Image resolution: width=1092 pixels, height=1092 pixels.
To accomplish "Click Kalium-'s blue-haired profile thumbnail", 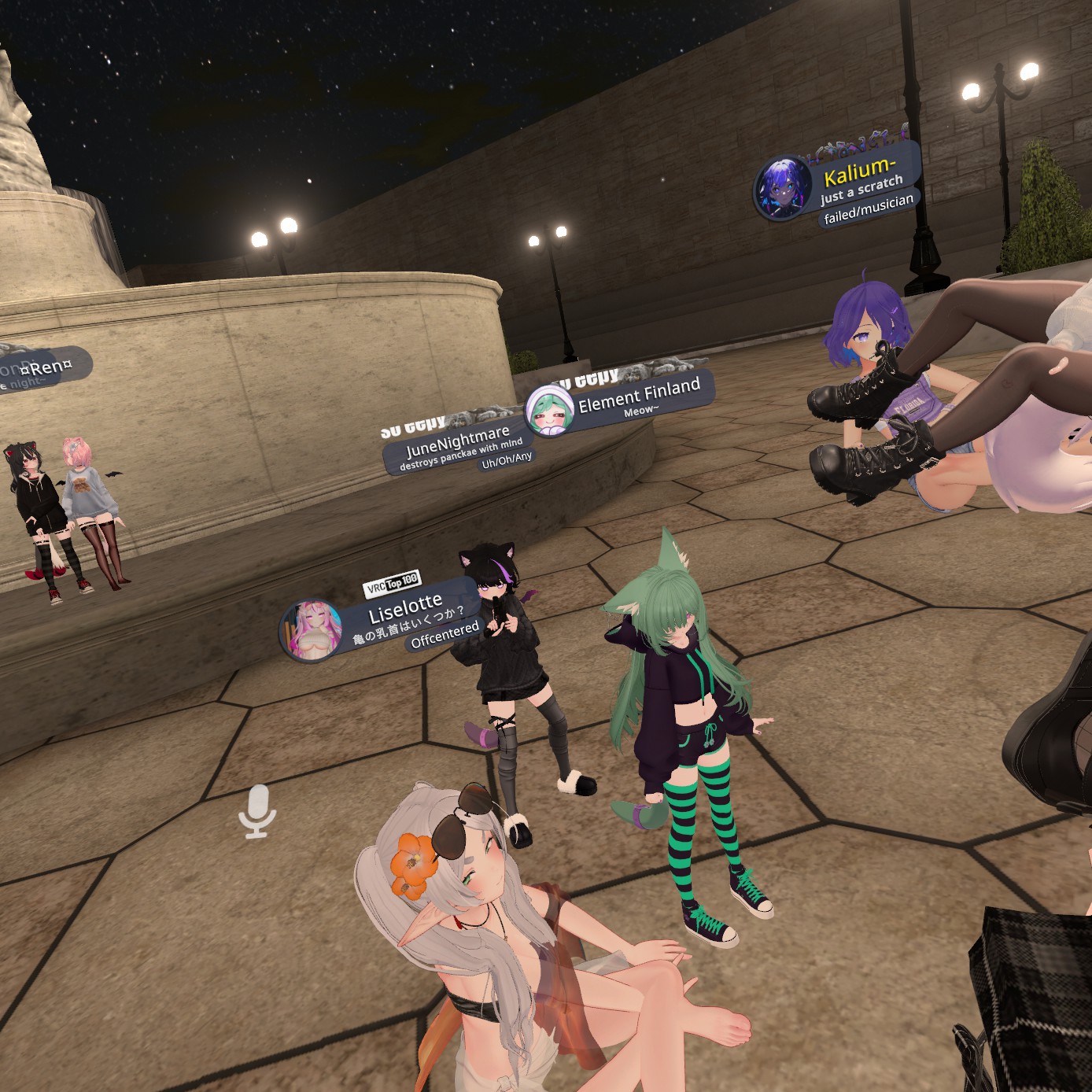I will 783,188.
